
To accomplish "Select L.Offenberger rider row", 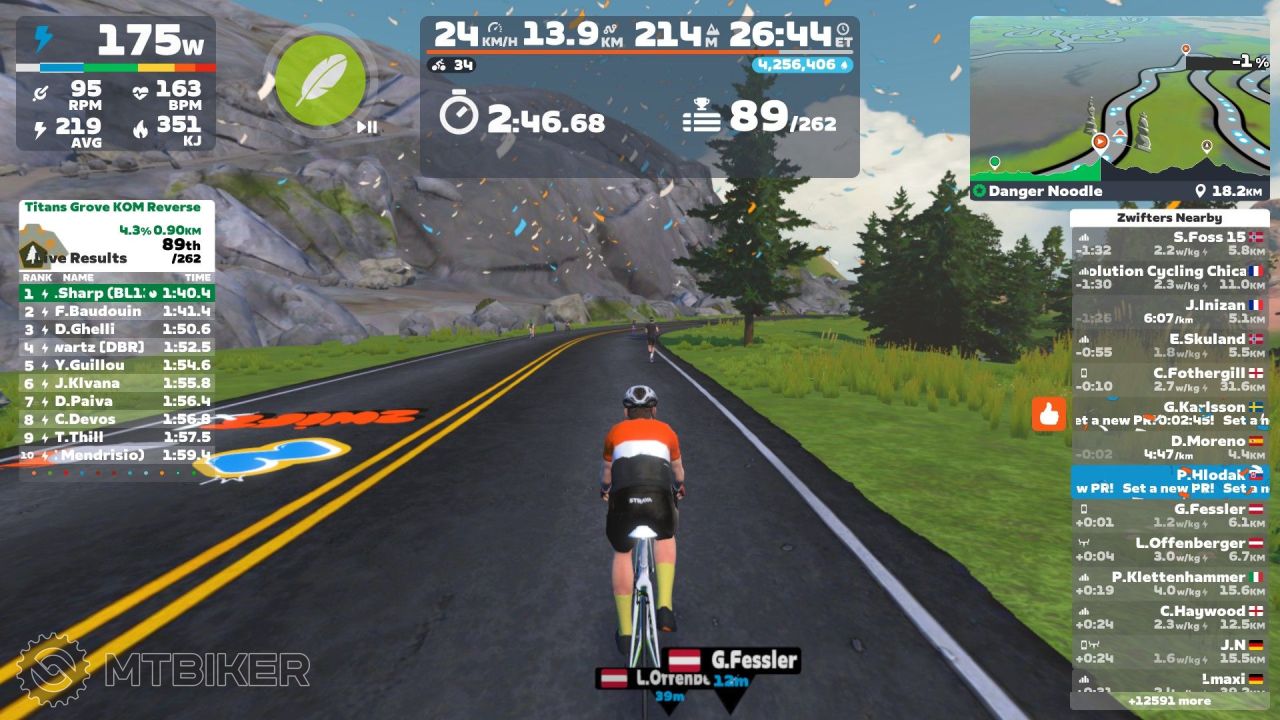I will (x=1169, y=550).
